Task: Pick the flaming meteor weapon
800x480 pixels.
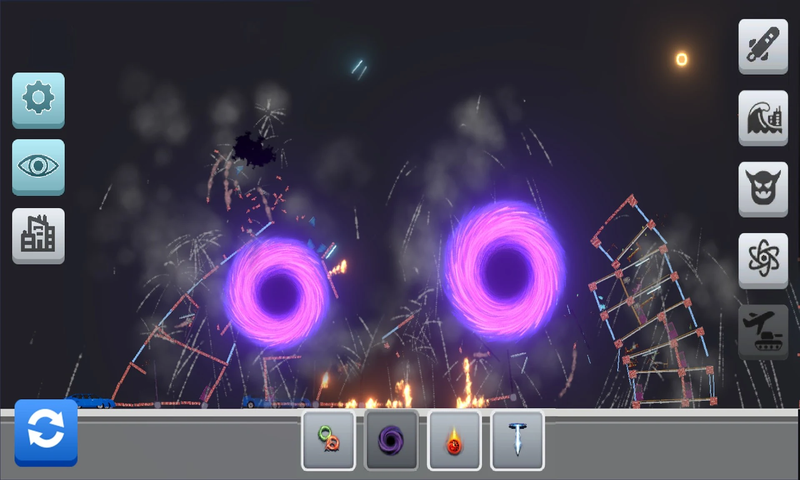Action: point(454,440)
